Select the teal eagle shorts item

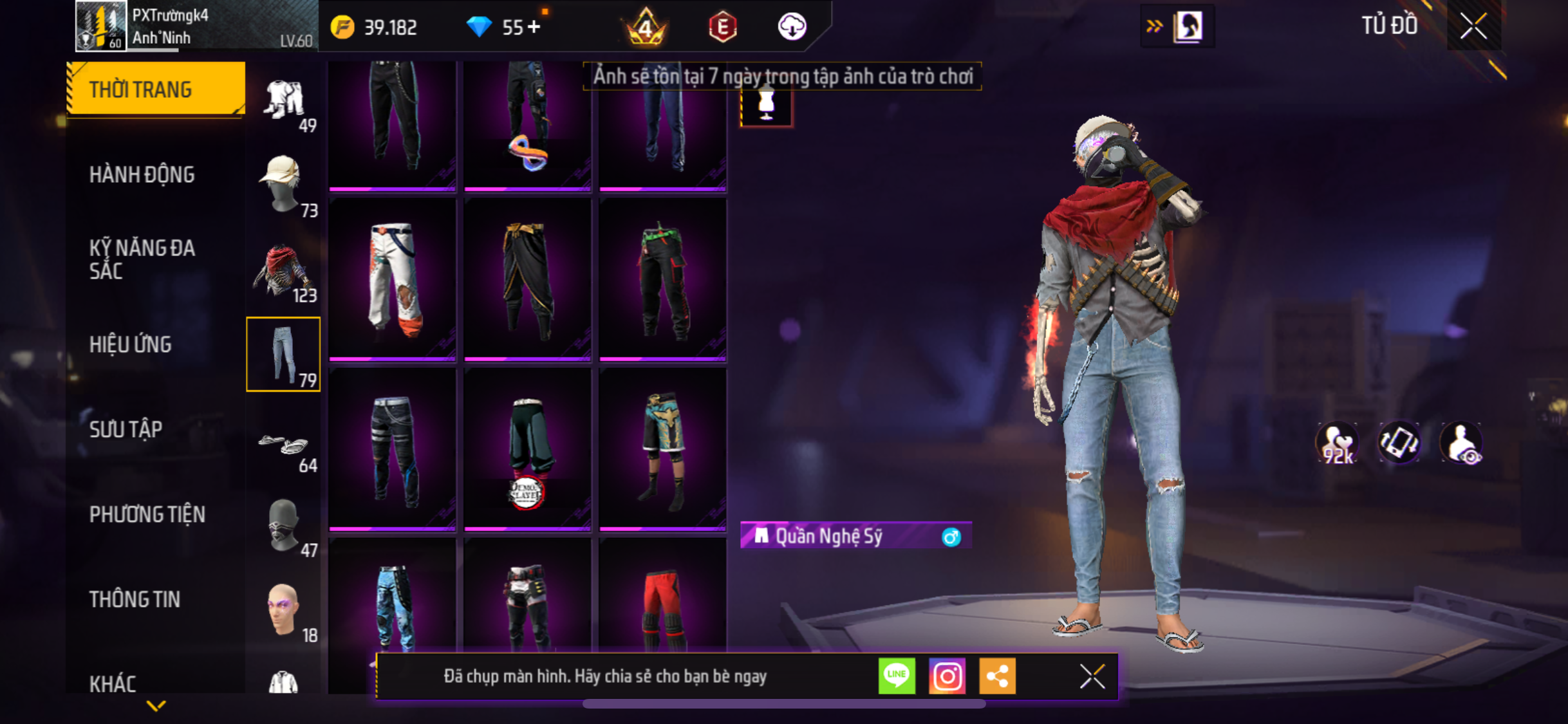tap(663, 449)
